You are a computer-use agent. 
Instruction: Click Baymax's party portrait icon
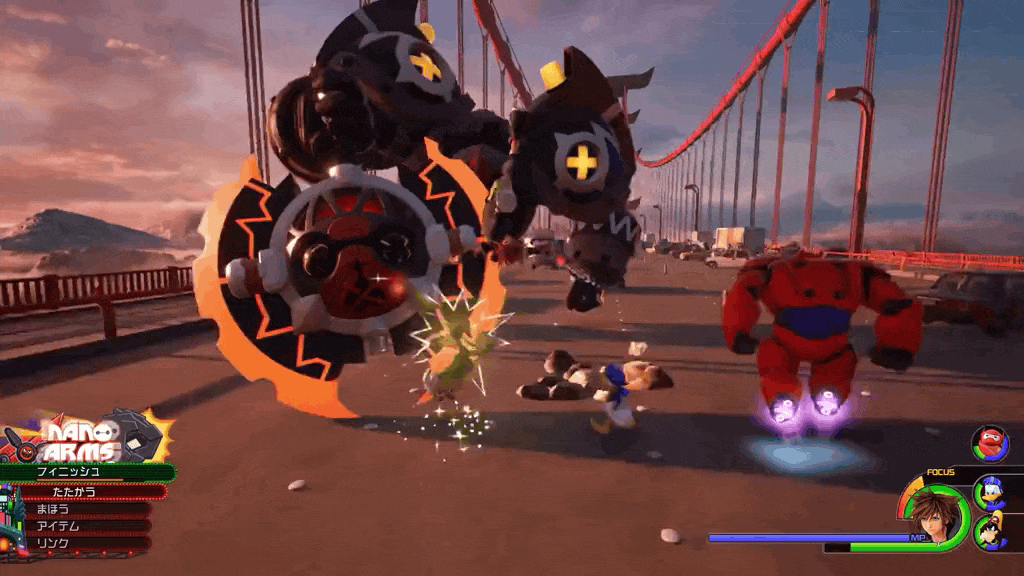(990, 443)
